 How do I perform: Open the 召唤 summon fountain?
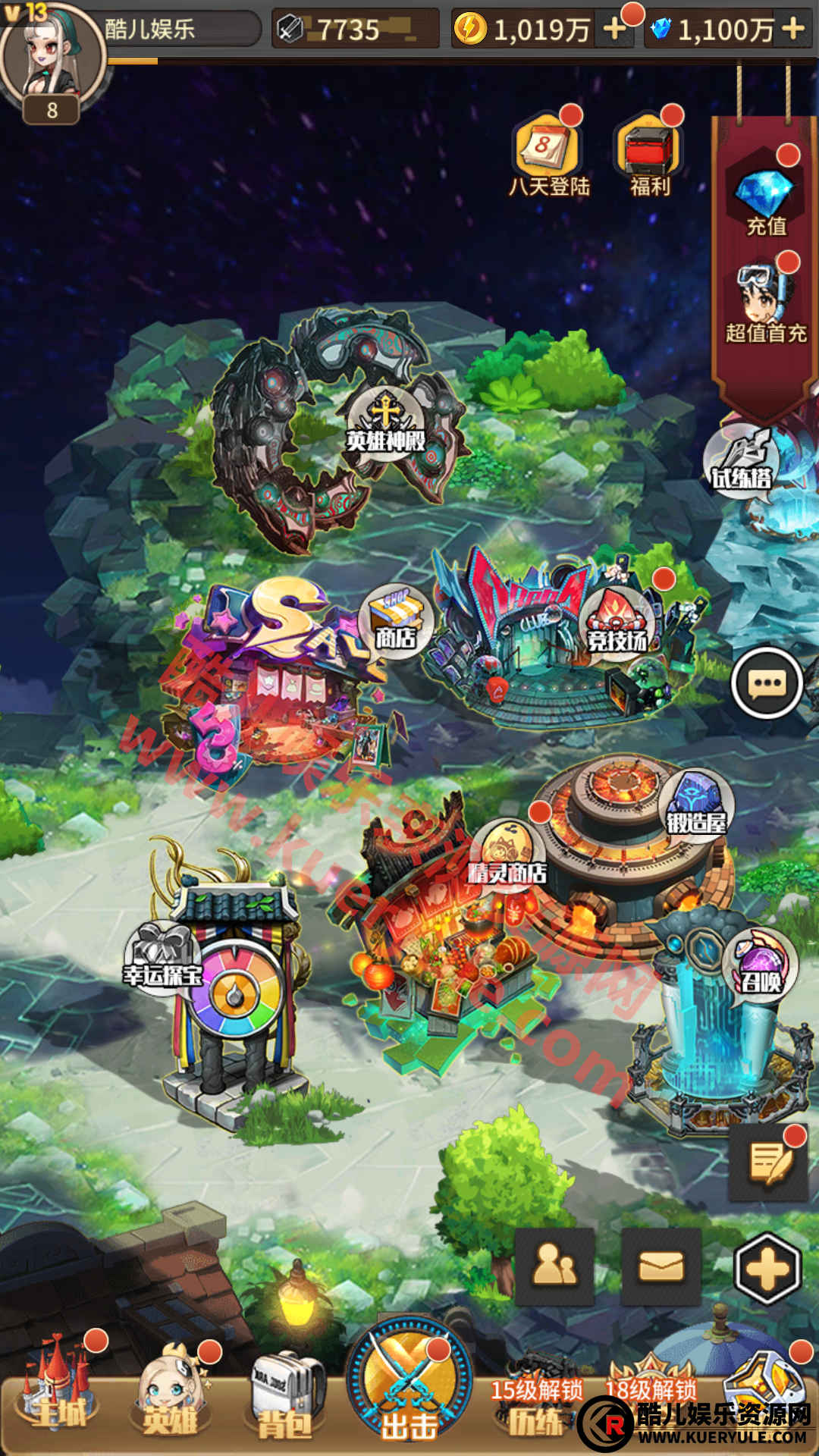coord(761,968)
